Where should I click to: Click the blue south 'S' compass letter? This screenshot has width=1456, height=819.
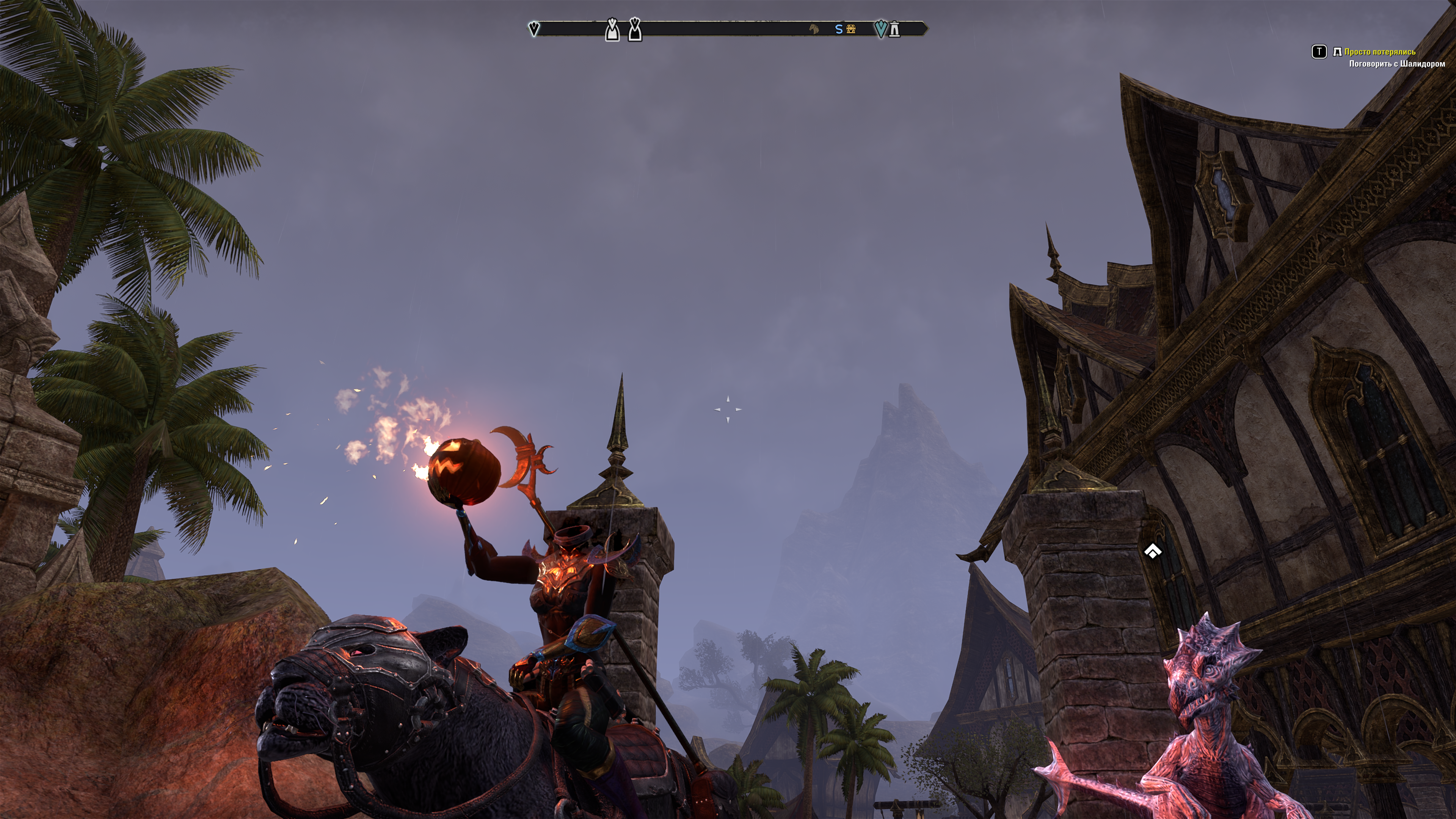[839, 29]
